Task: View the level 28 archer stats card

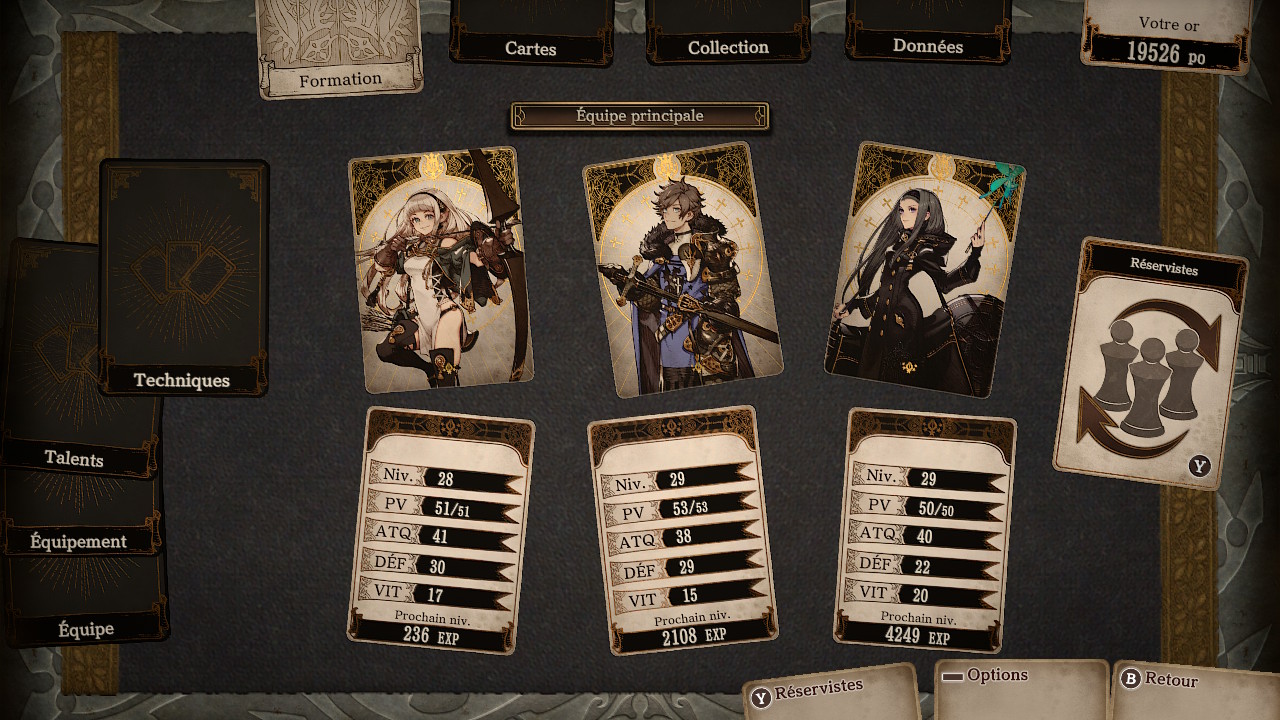Action: point(441,530)
